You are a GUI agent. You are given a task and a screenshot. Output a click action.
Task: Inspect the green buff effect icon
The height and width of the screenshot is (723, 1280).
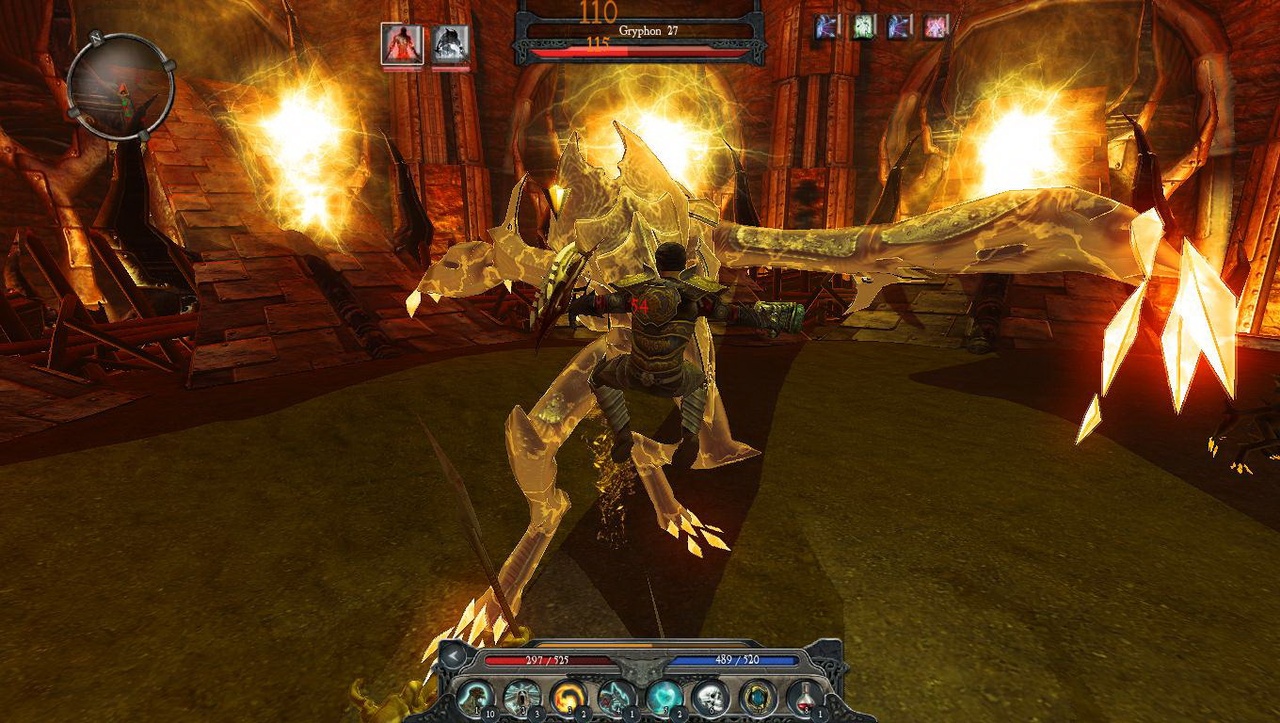tap(864, 26)
